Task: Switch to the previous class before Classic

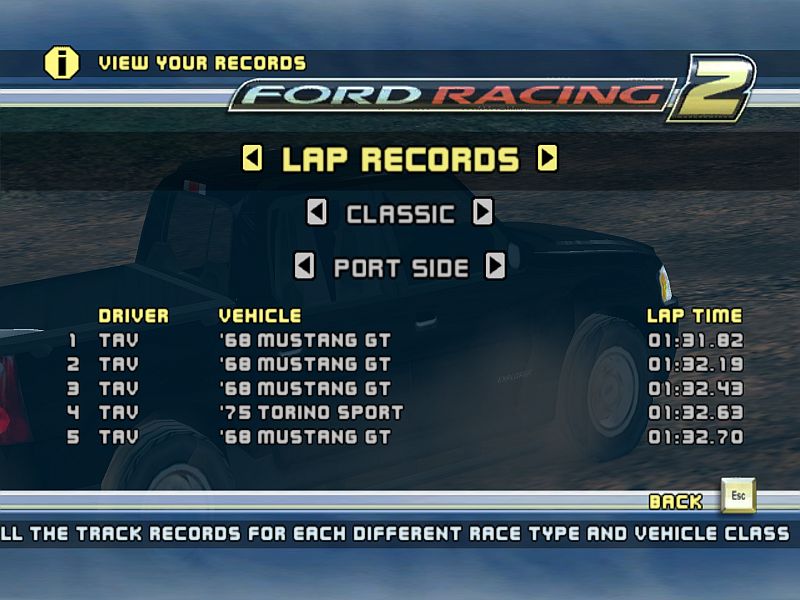Action: 316,212
